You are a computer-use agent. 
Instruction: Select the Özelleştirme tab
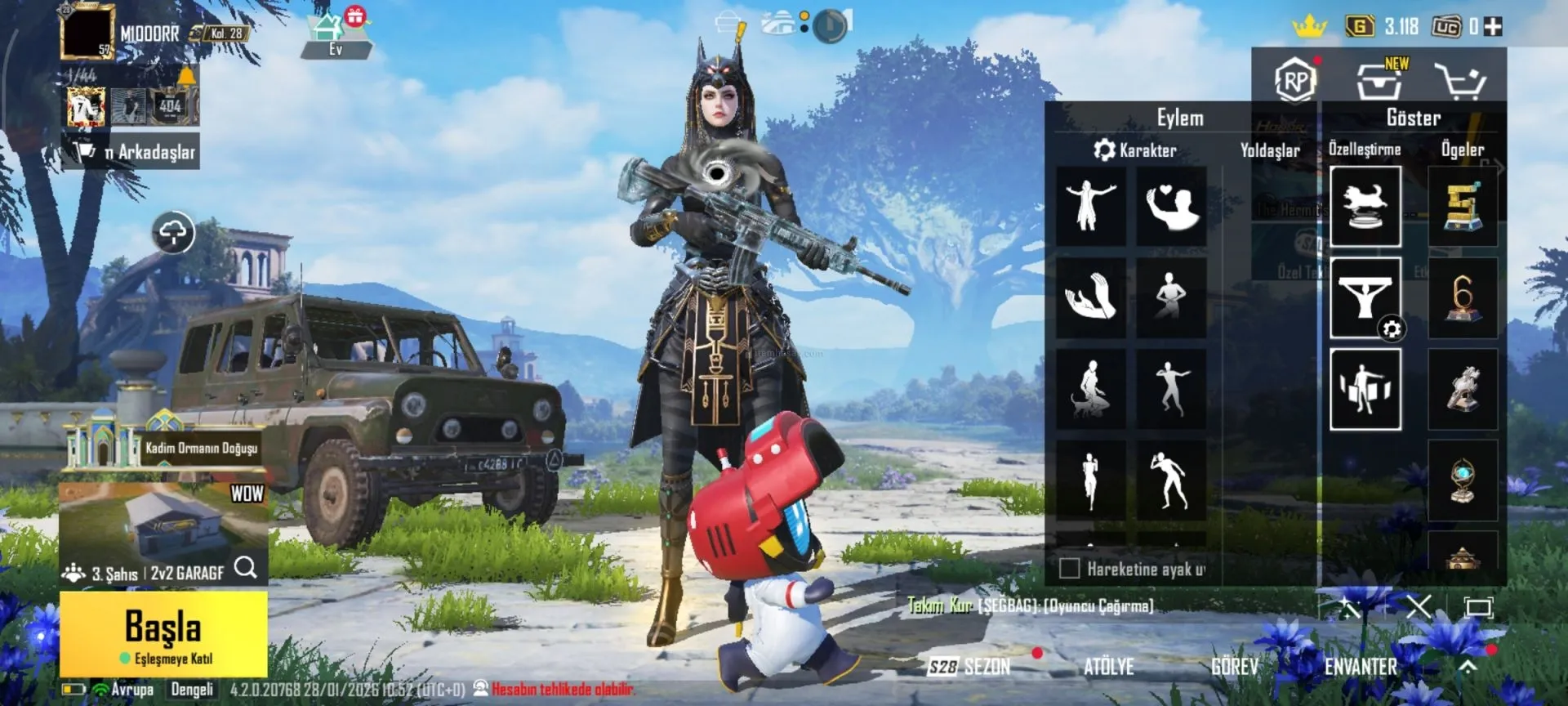(1364, 150)
